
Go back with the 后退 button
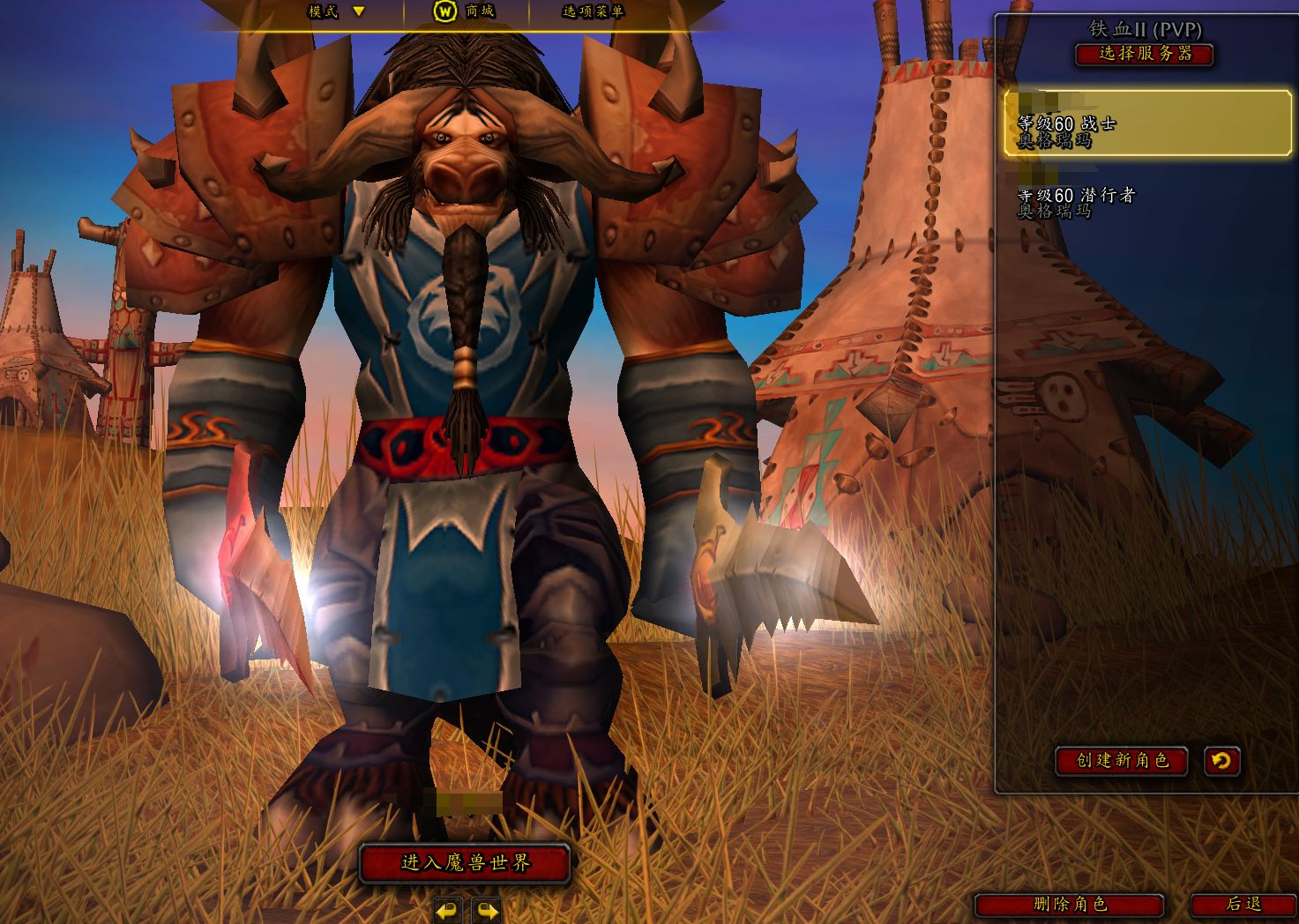(1243, 905)
